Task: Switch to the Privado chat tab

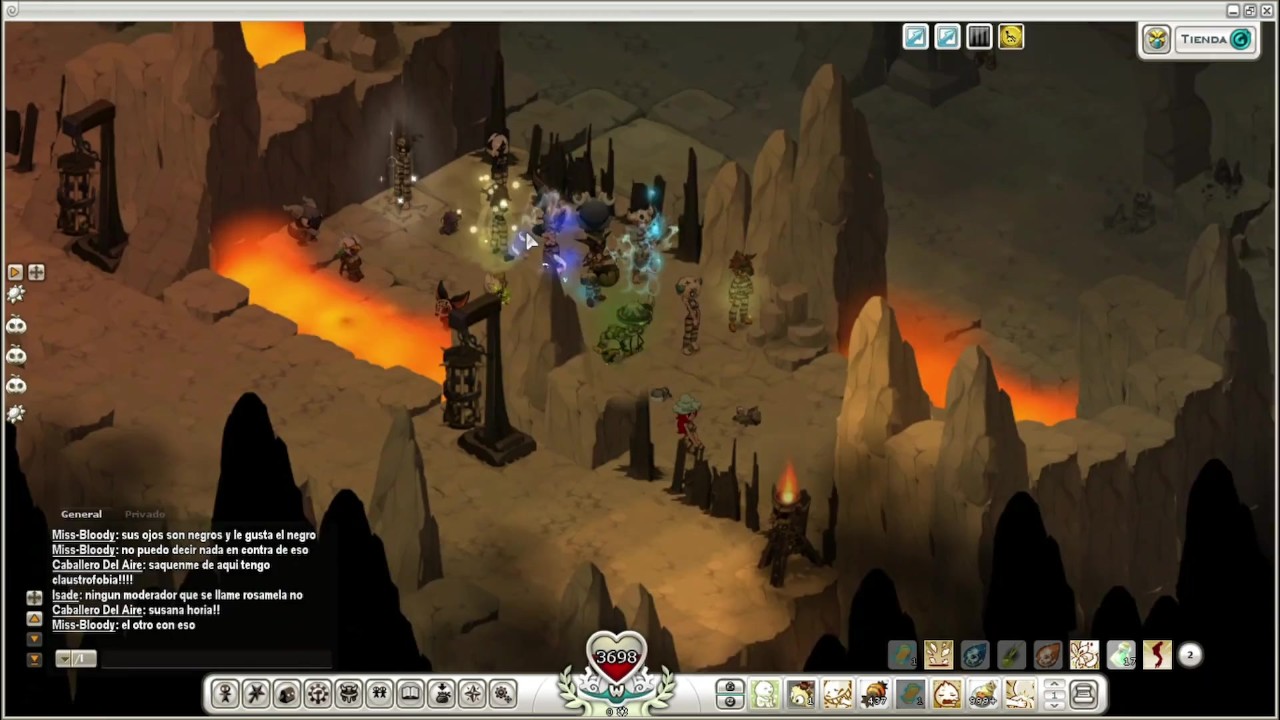Action: (x=145, y=514)
